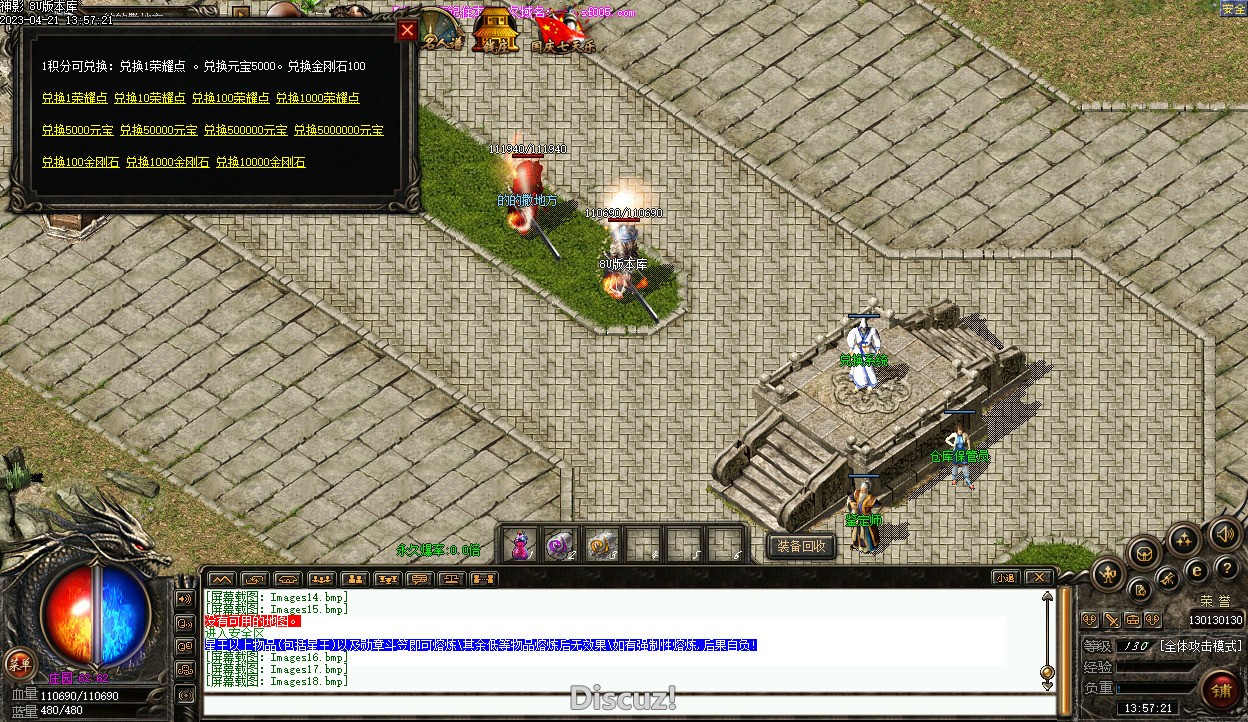
Task: Open the 名人谱 icon at the top
Action: 441,32
